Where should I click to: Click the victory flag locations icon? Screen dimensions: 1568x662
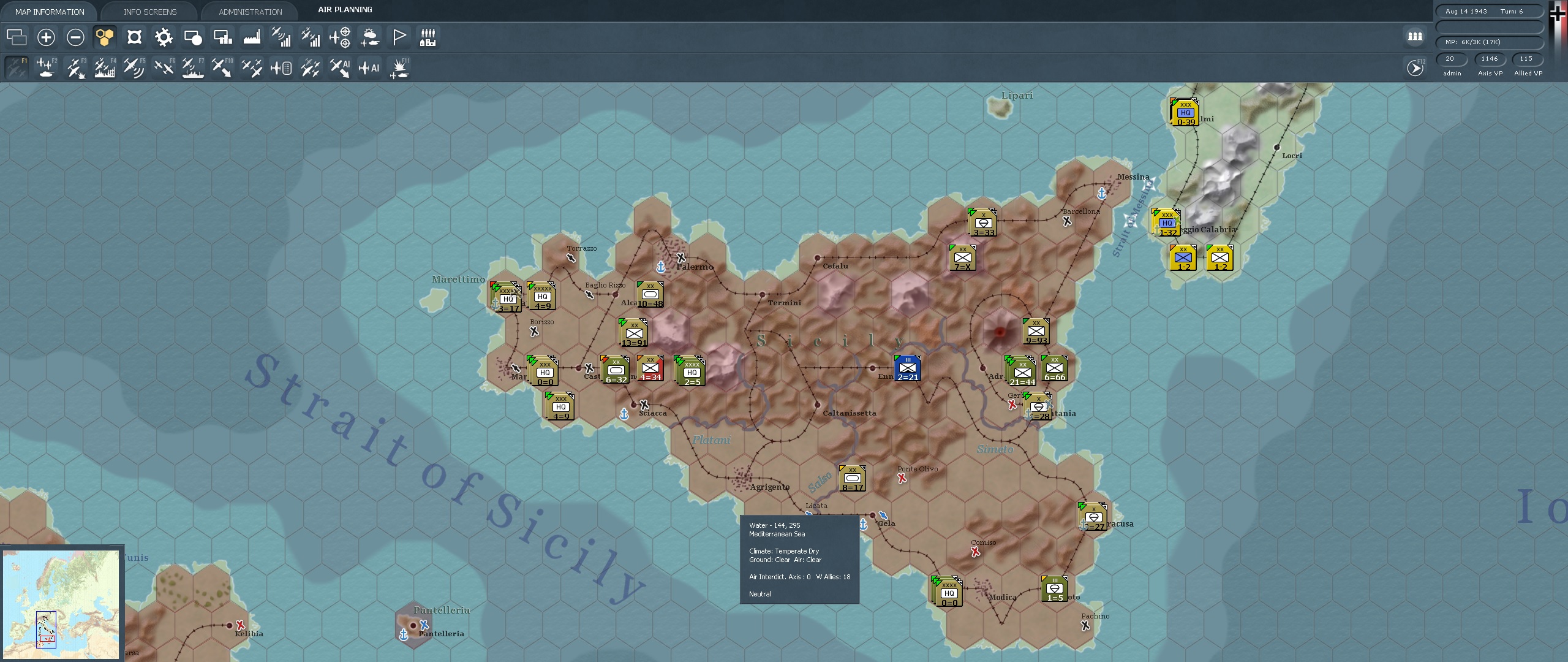tap(399, 37)
